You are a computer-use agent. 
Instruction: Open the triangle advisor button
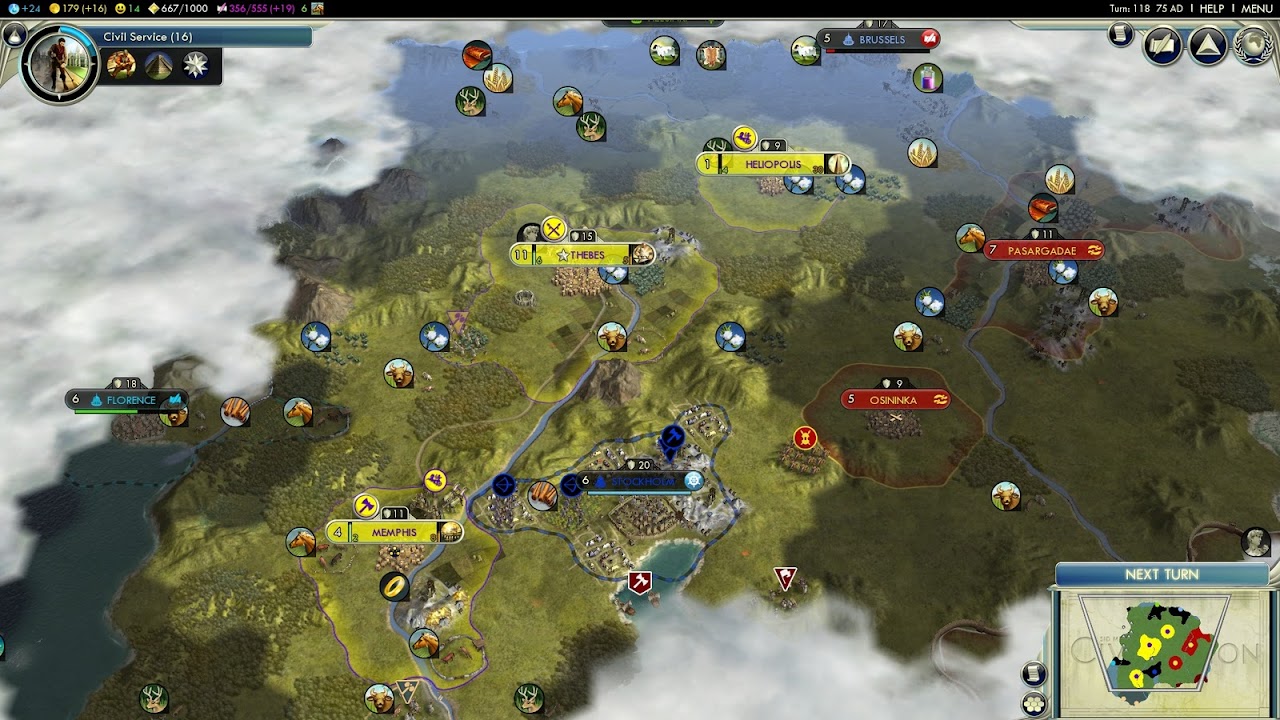[x=1208, y=46]
